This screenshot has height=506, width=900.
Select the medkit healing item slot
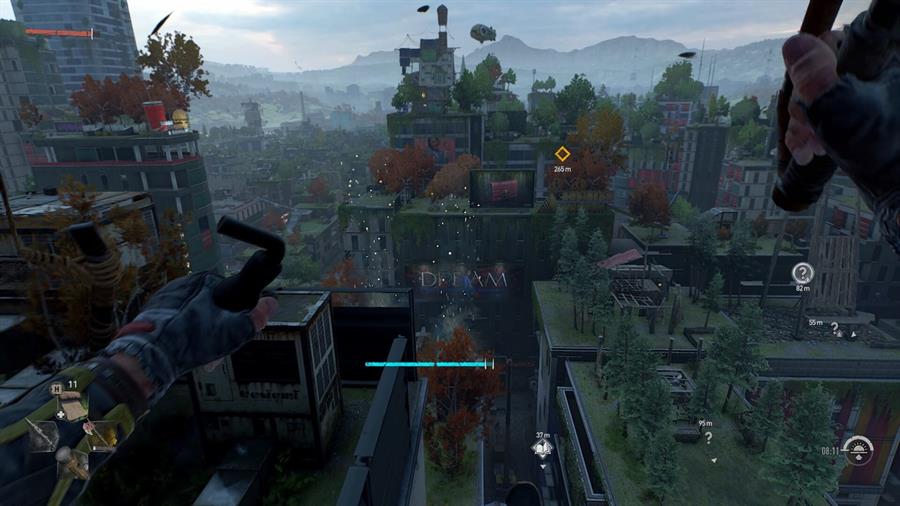pyautogui.click(x=71, y=403)
